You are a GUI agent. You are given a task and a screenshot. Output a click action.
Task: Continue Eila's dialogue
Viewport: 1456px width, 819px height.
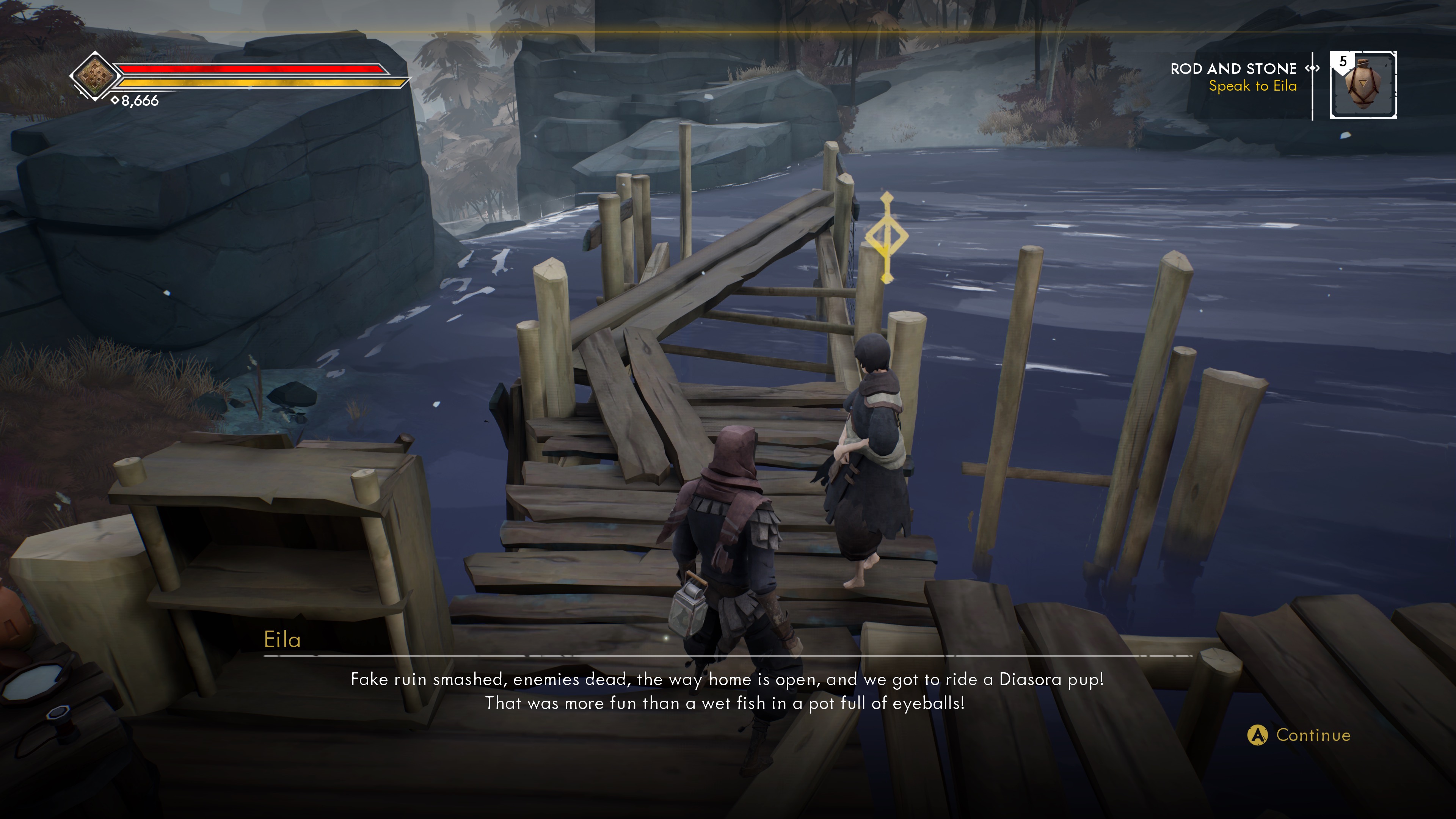[x=1299, y=735]
